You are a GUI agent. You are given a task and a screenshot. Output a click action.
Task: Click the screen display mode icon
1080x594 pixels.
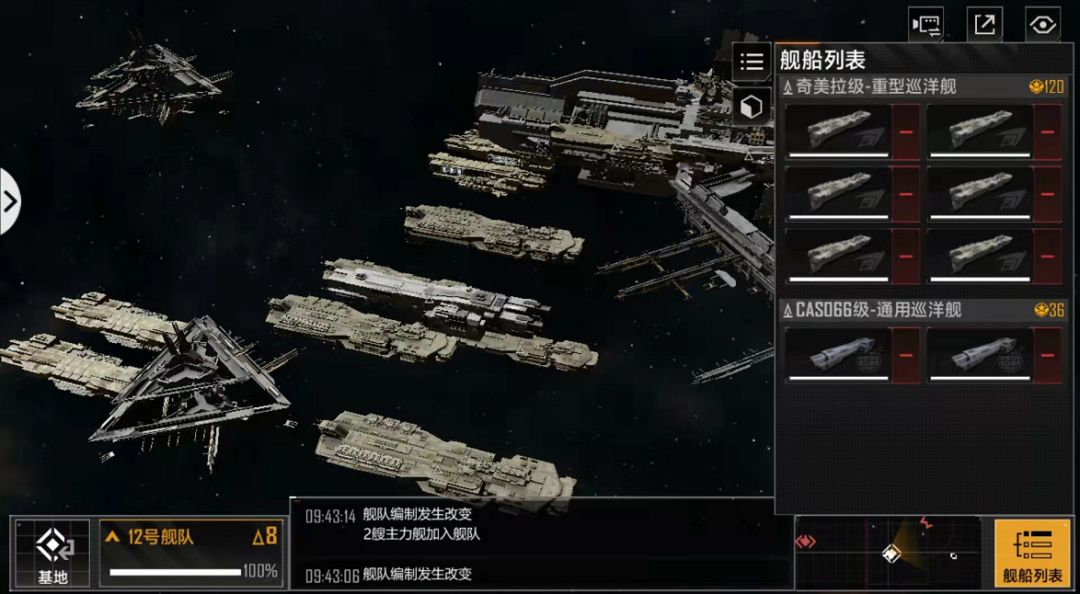[926, 24]
